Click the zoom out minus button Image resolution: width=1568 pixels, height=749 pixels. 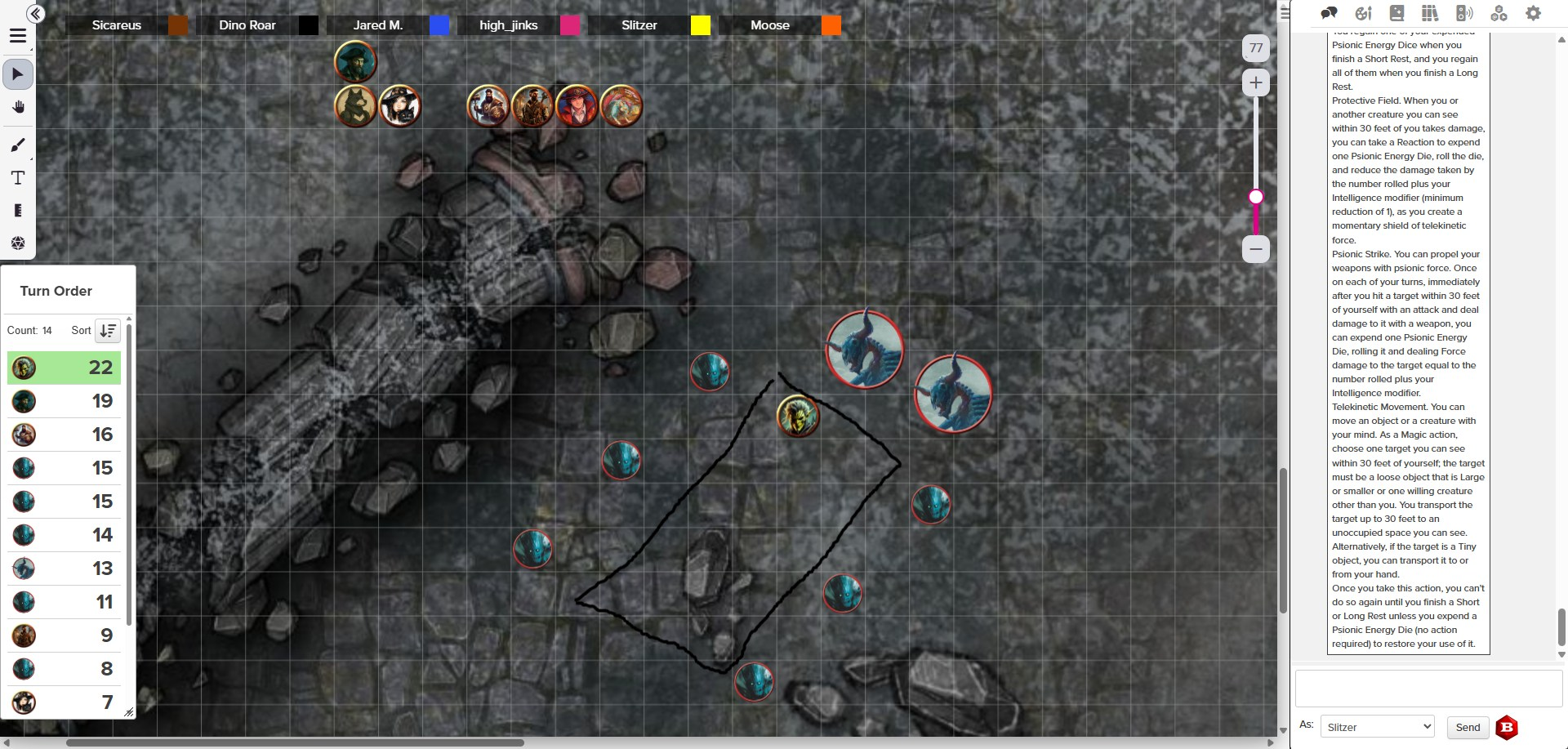click(x=1255, y=248)
